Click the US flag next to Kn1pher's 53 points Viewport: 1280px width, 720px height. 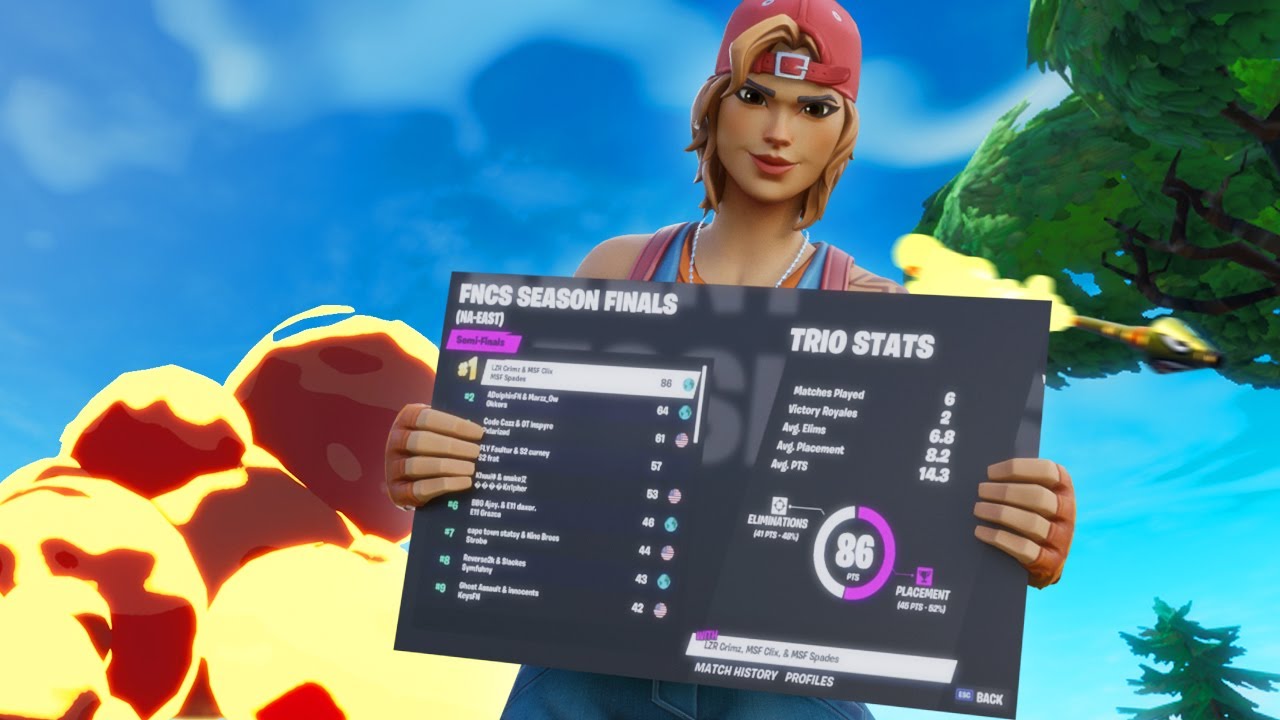(x=675, y=494)
